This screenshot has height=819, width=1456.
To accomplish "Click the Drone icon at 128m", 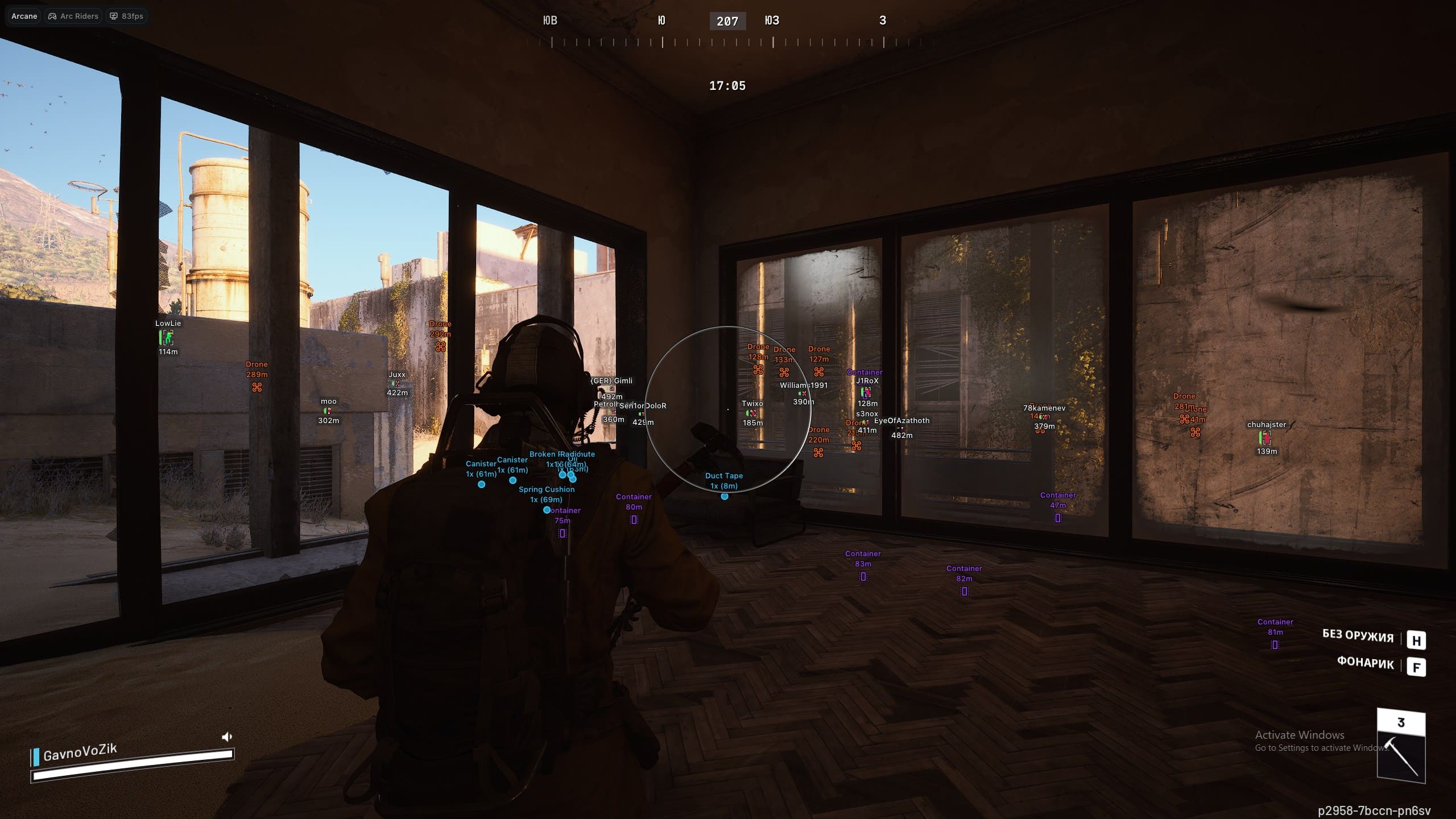I will [x=758, y=371].
